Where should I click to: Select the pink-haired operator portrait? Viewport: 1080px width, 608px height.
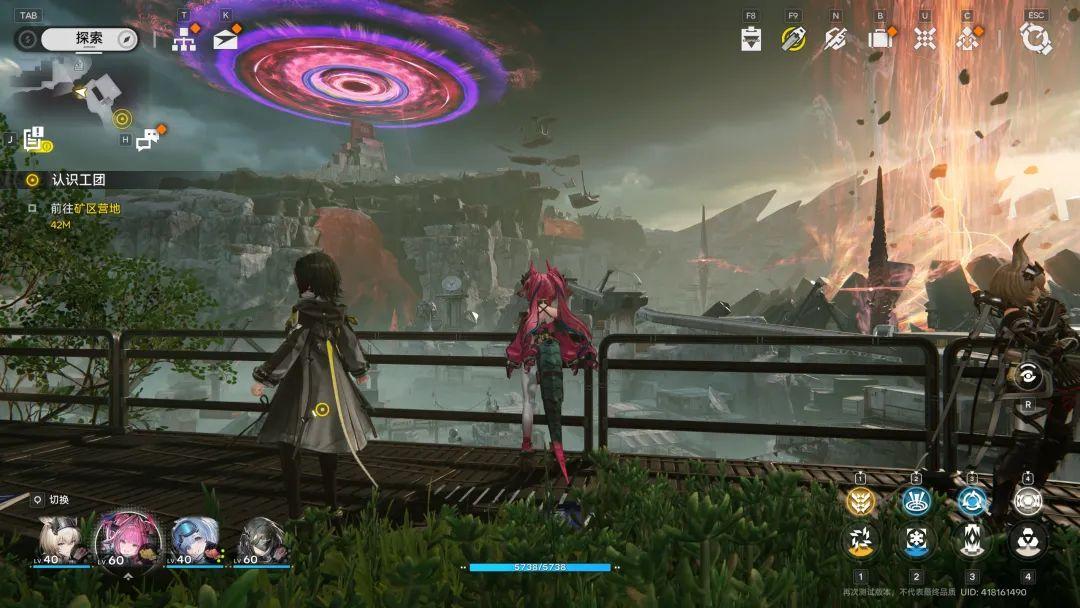tap(123, 540)
